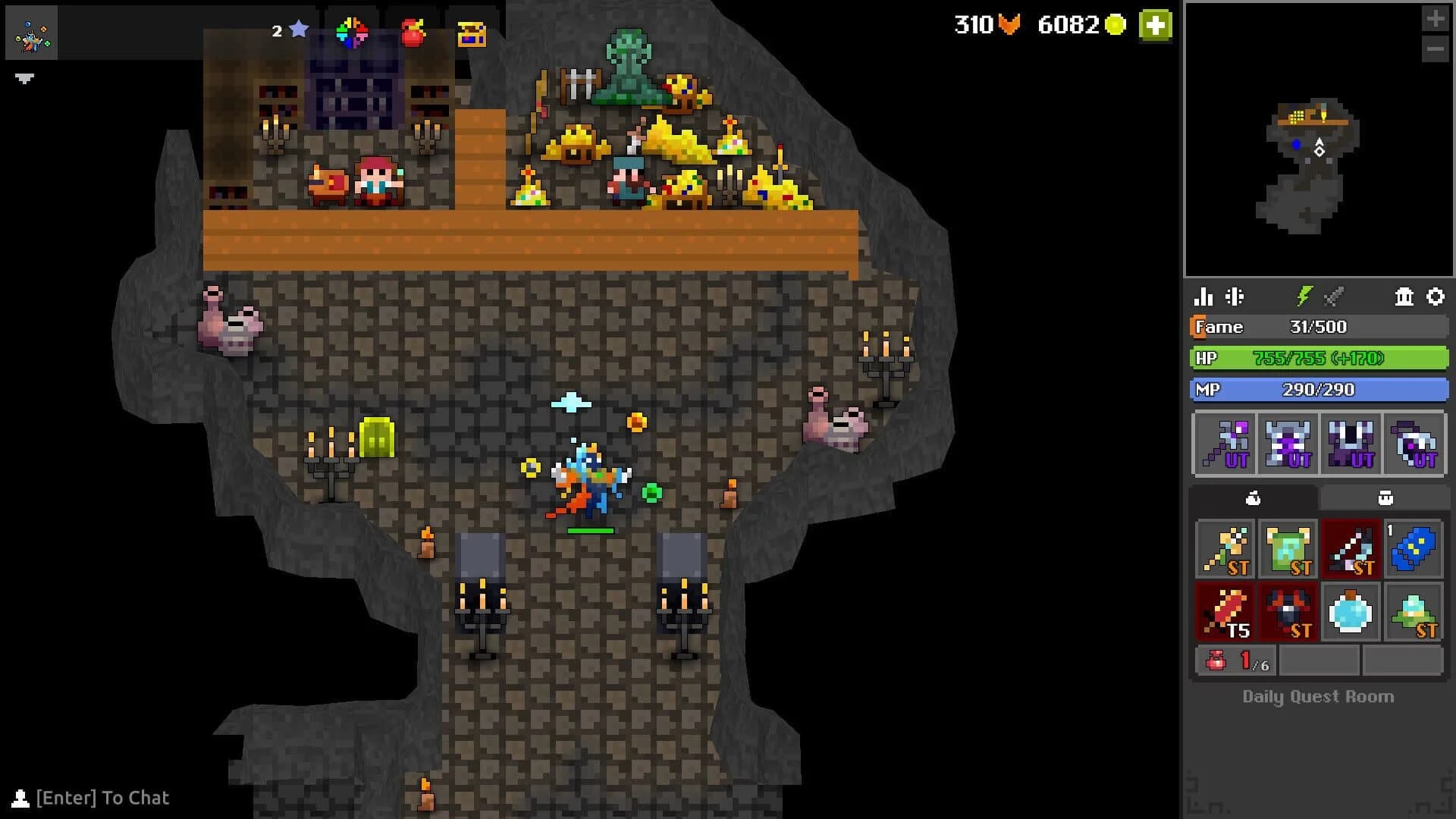Screen dimensions: 1456x819
Task: Select the green lightning exaltations icon
Action: click(1304, 297)
